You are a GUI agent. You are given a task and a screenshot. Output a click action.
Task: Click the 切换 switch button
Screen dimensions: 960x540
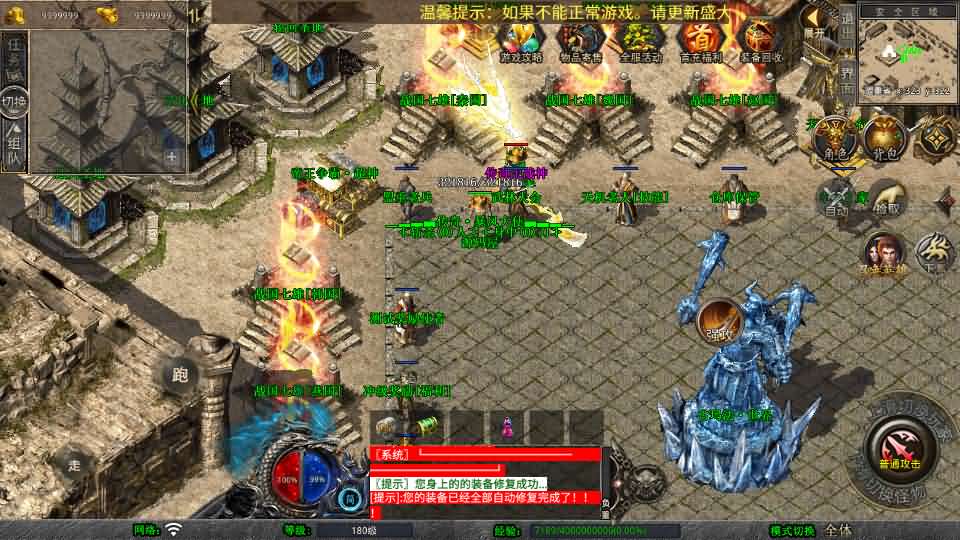14,100
